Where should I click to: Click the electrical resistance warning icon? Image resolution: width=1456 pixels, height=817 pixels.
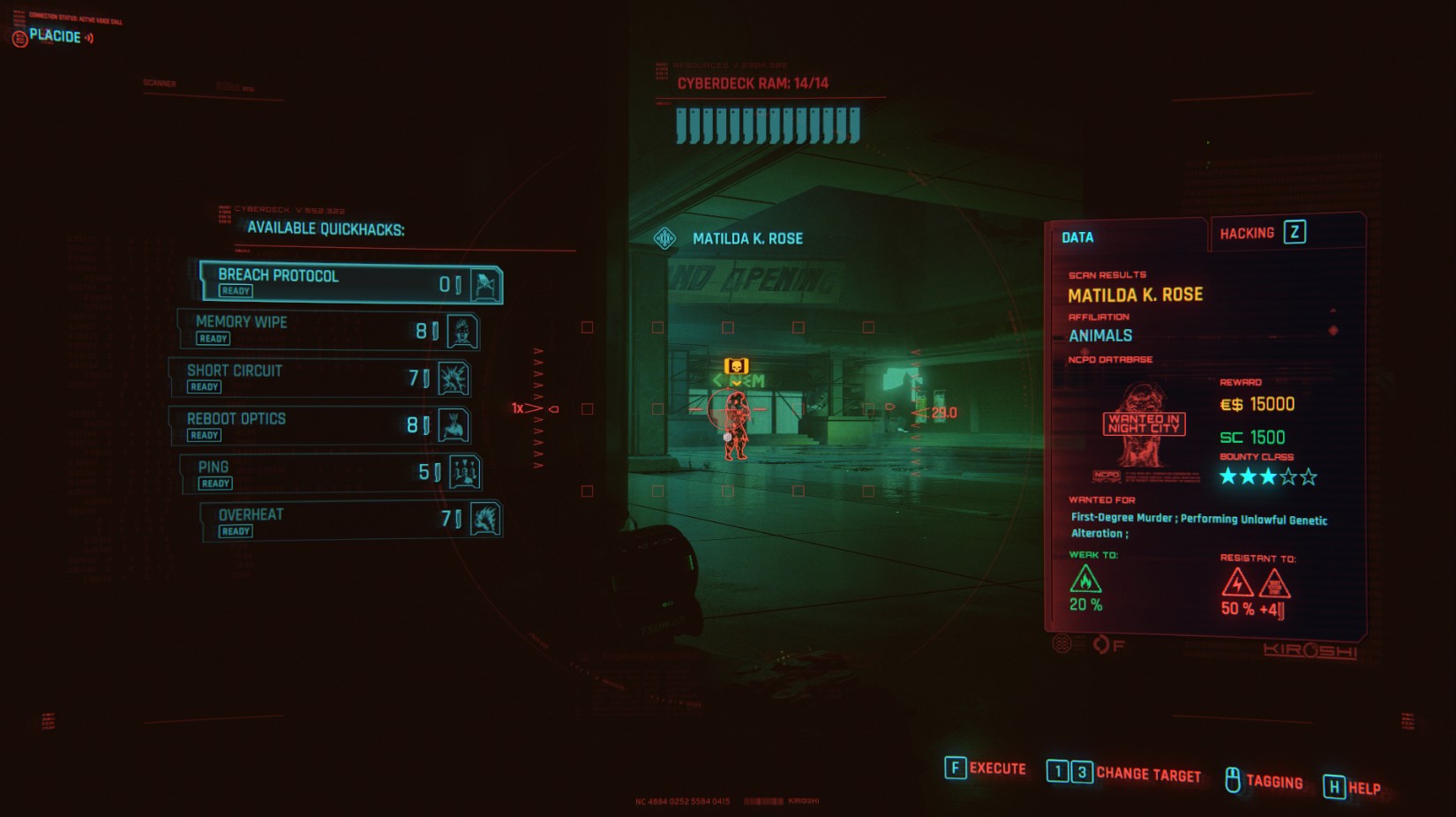(x=1239, y=582)
